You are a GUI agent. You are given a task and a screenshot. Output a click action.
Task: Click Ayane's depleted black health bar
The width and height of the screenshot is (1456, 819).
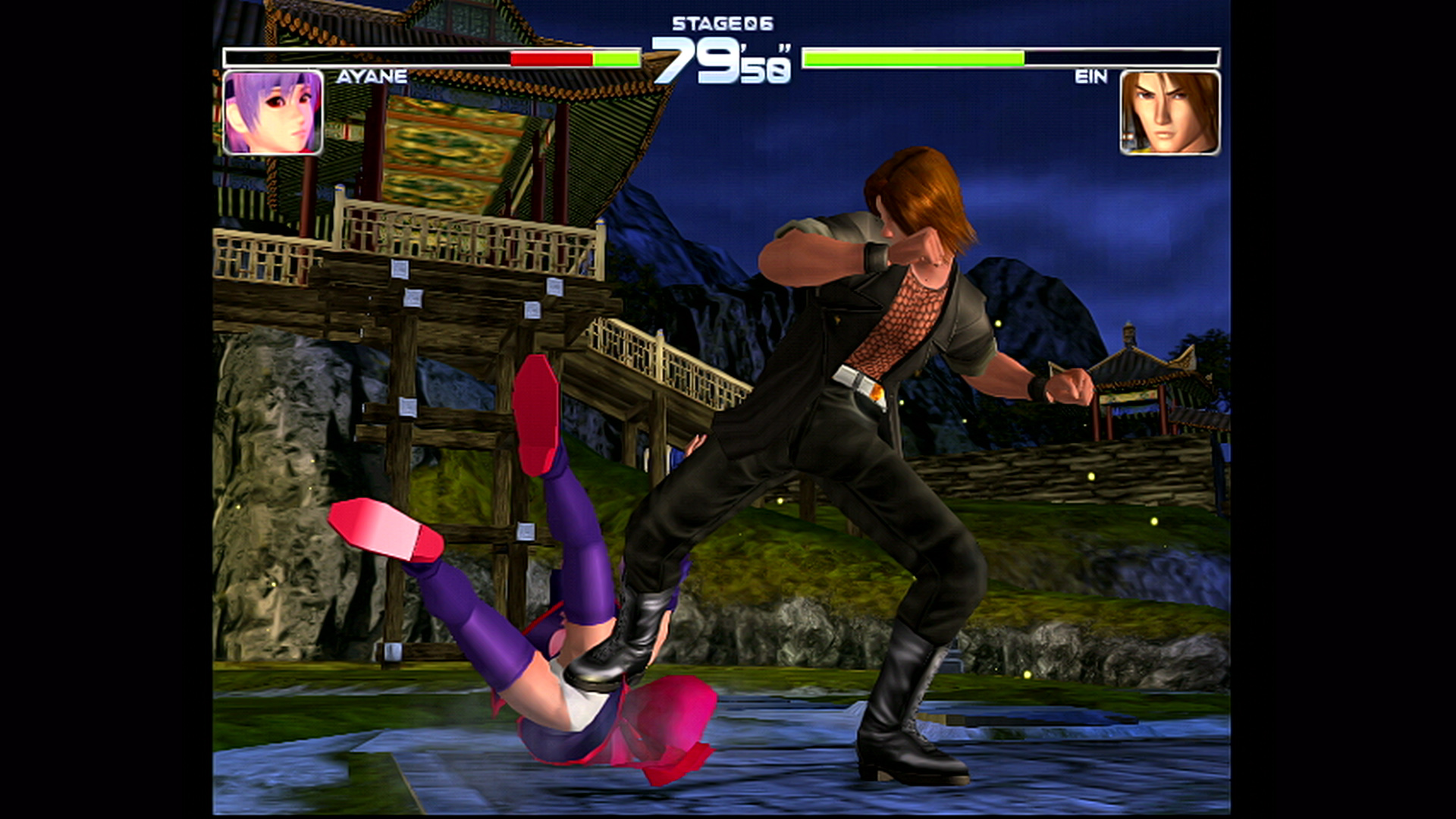[364, 57]
